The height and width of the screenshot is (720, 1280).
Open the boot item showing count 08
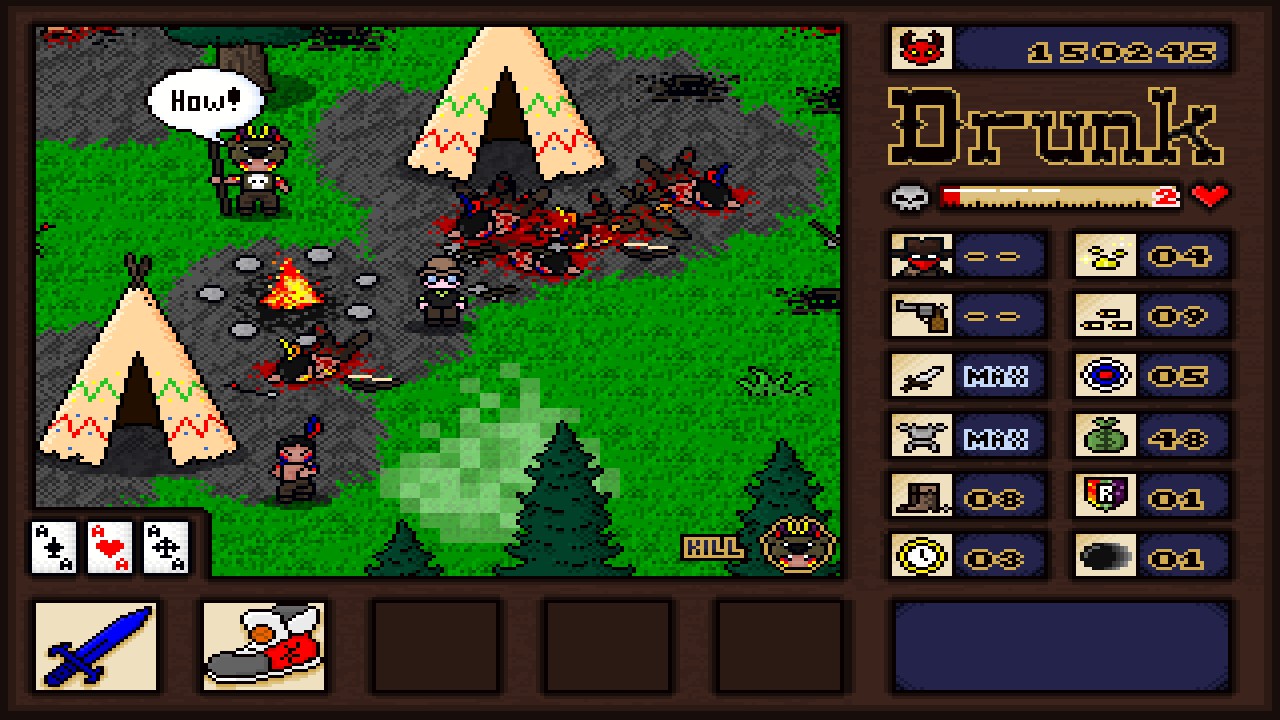pyautogui.click(x=920, y=497)
